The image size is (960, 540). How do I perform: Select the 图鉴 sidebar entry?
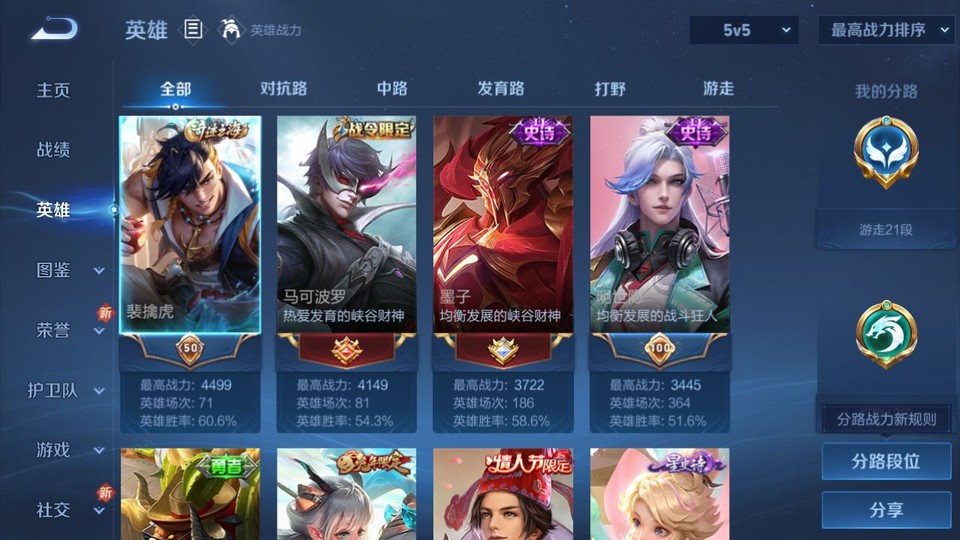pyautogui.click(x=54, y=270)
